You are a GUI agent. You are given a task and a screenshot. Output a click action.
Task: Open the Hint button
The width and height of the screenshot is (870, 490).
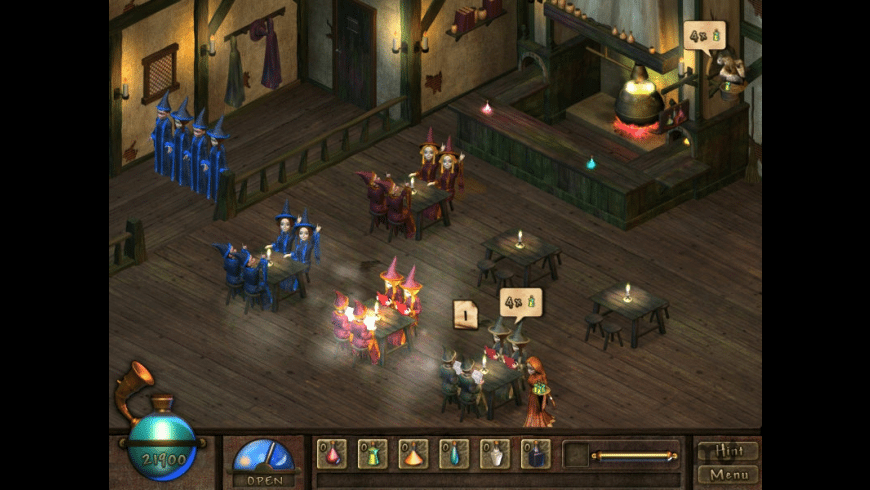click(727, 451)
